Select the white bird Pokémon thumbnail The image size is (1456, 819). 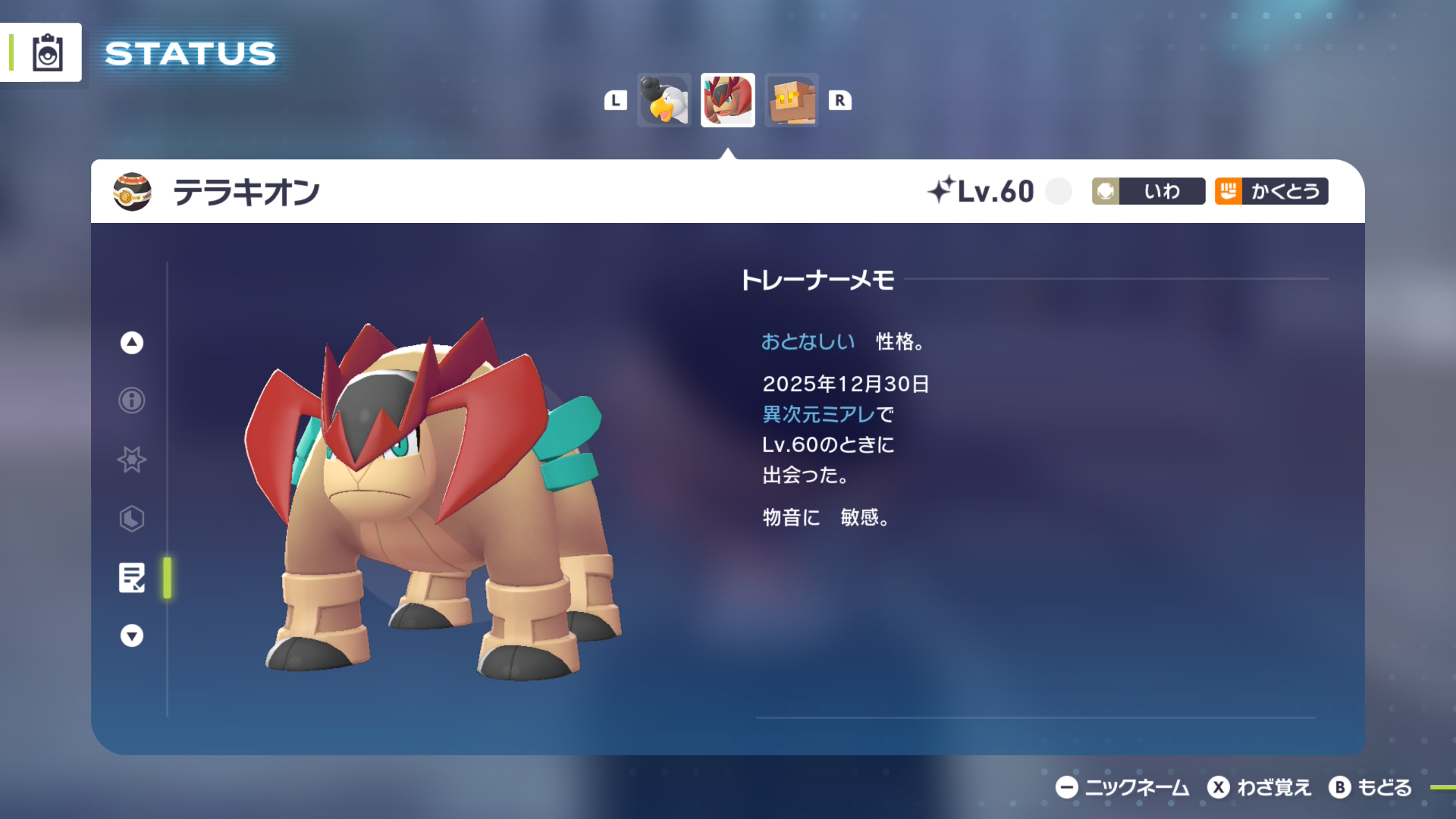tap(664, 100)
